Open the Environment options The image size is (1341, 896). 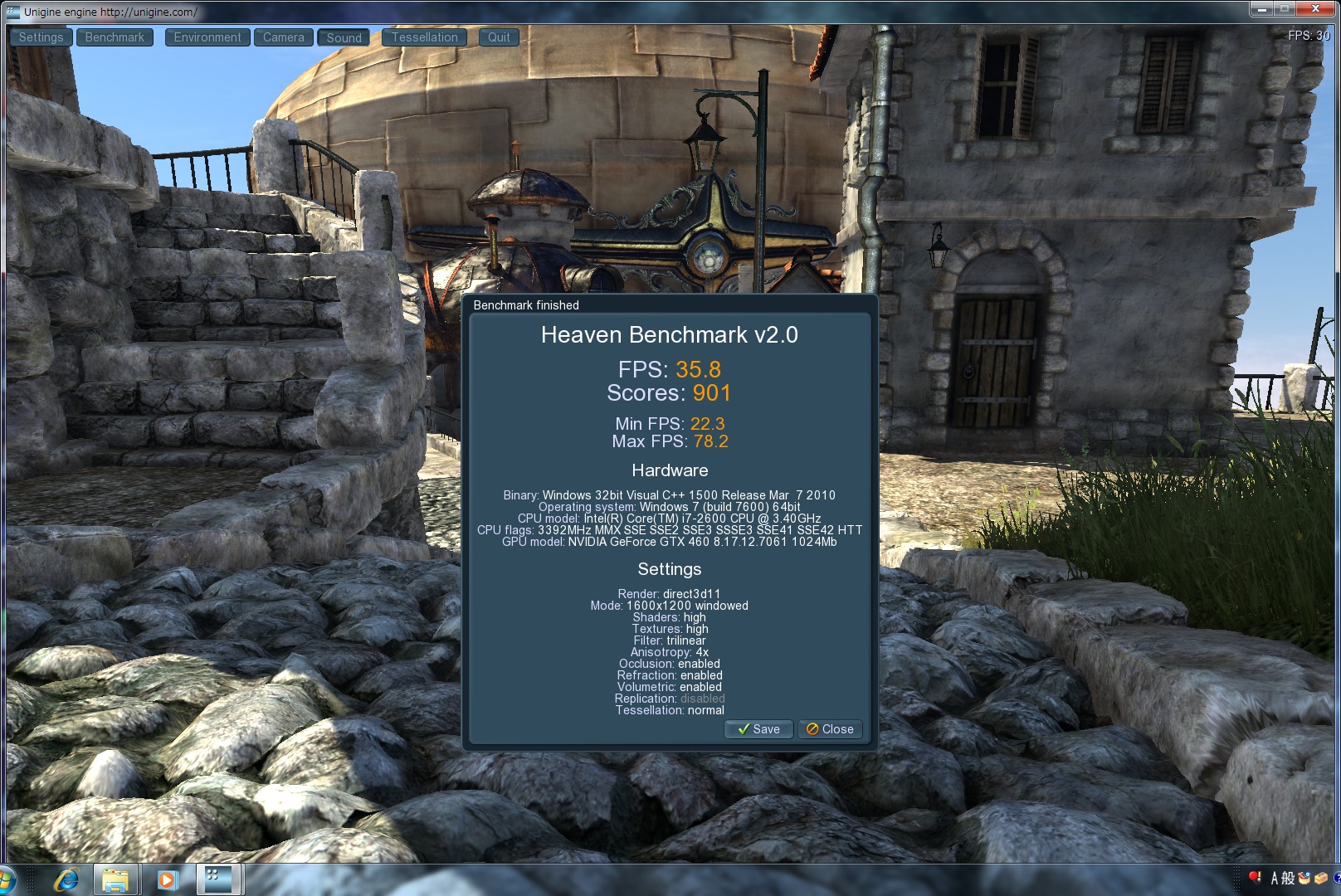tap(207, 37)
